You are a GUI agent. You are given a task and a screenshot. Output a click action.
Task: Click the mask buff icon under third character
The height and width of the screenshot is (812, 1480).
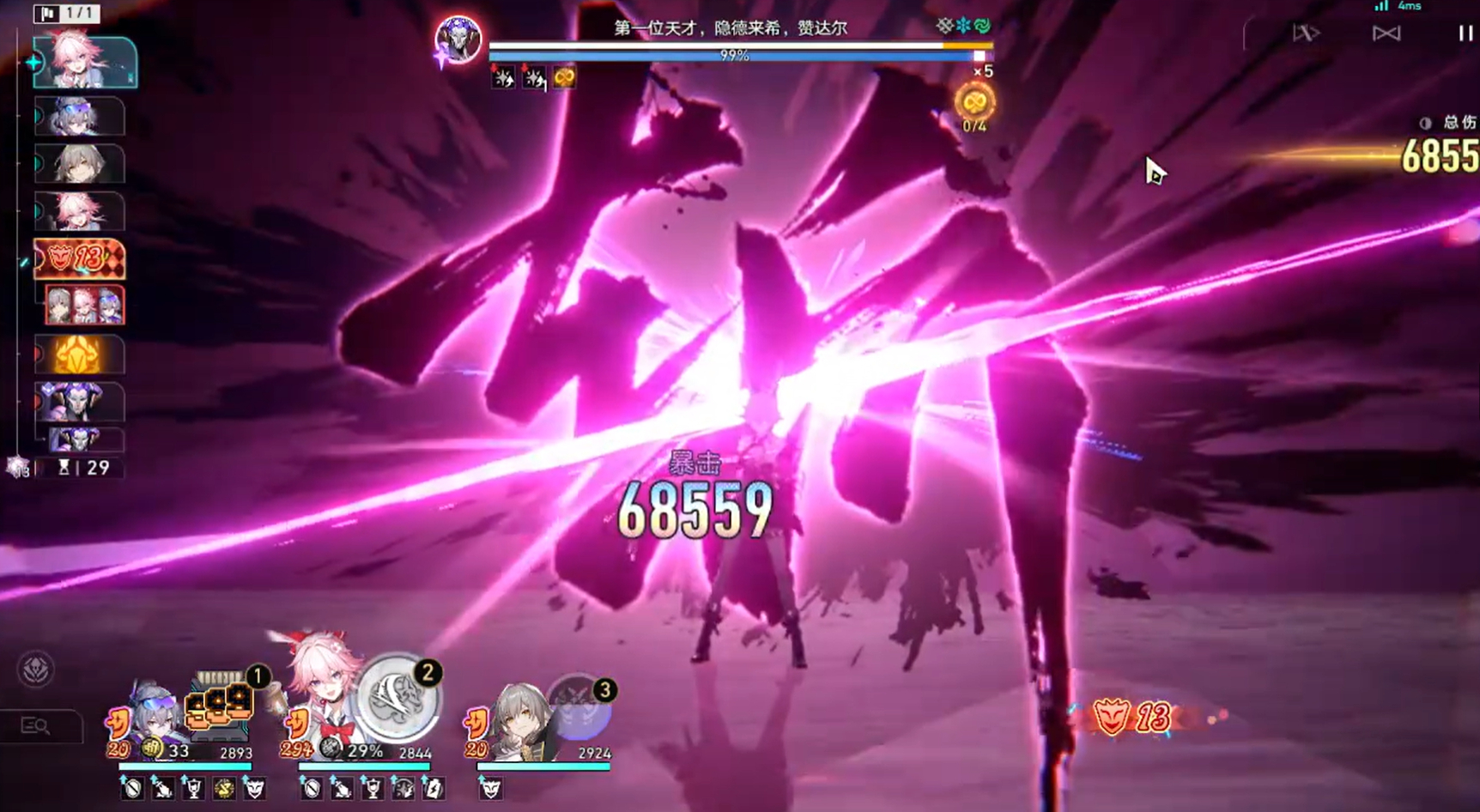point(490,788)
